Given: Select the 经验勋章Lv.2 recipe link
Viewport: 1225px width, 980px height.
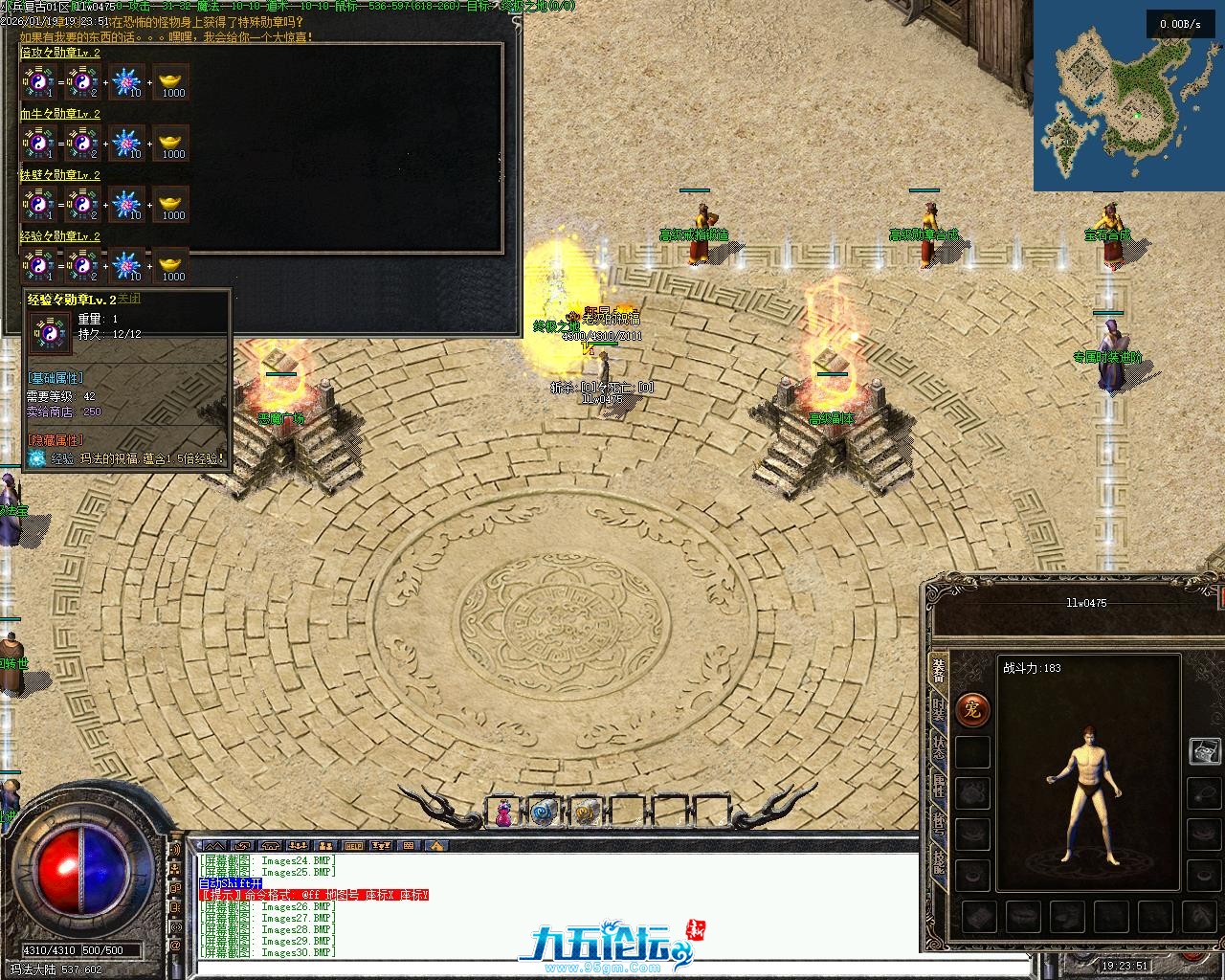Looking at the screenshot, I should pos(60,236).
